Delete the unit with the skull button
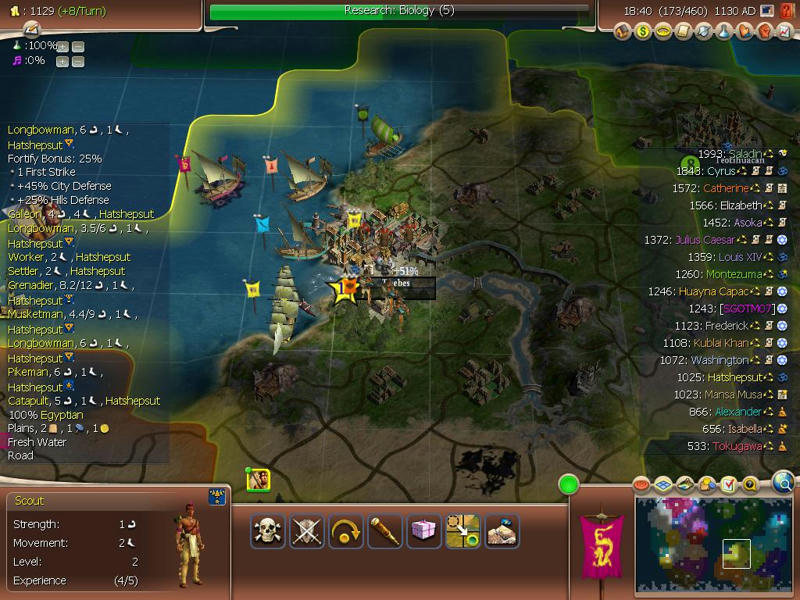The height and width of the screenshot is (600, 800). pos(269,530)
